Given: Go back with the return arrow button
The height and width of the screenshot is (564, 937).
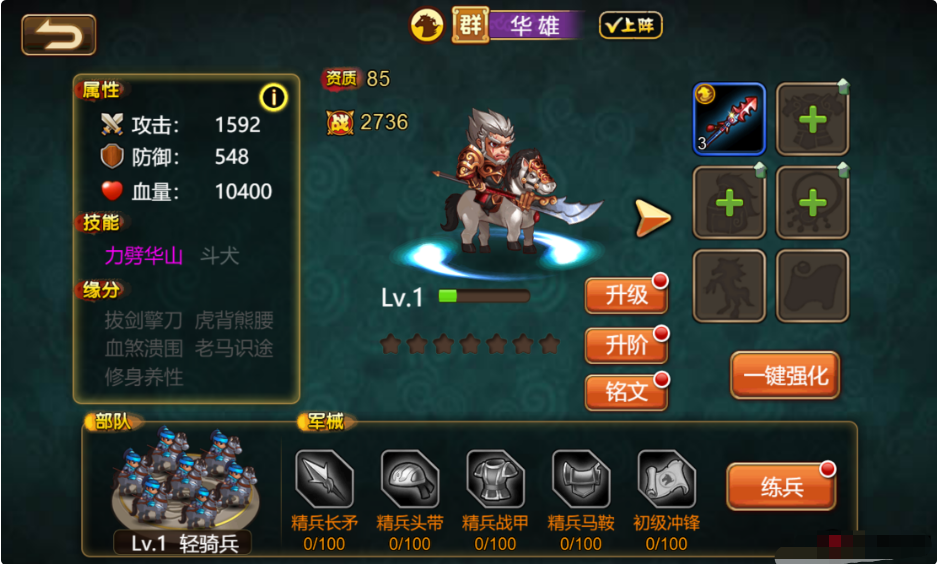Looking at the screenshot, I should point(58,35).
